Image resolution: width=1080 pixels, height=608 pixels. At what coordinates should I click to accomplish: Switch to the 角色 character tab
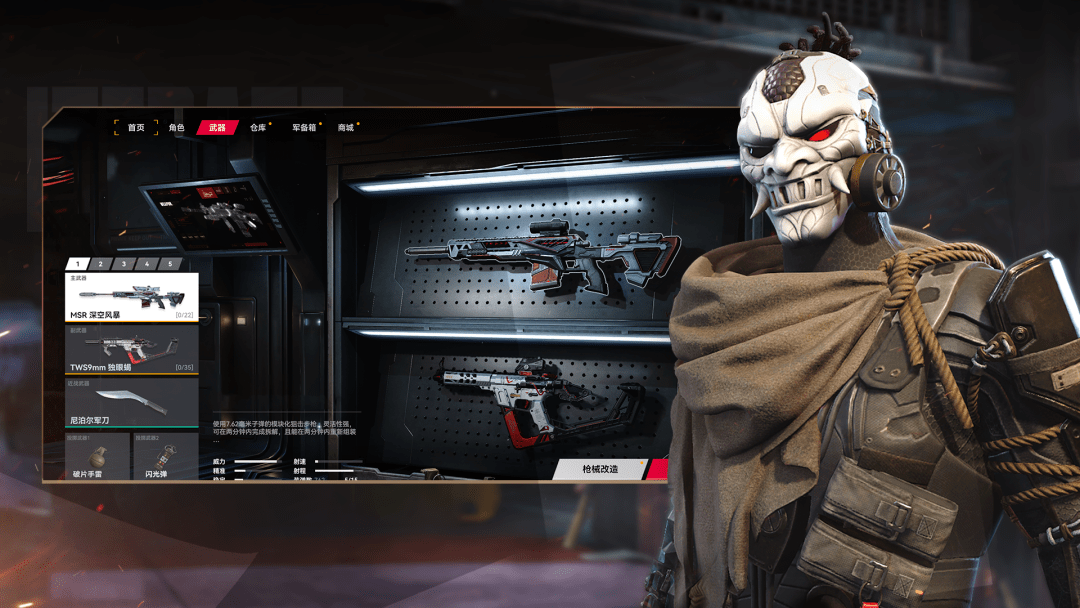[x=177, y=128]
